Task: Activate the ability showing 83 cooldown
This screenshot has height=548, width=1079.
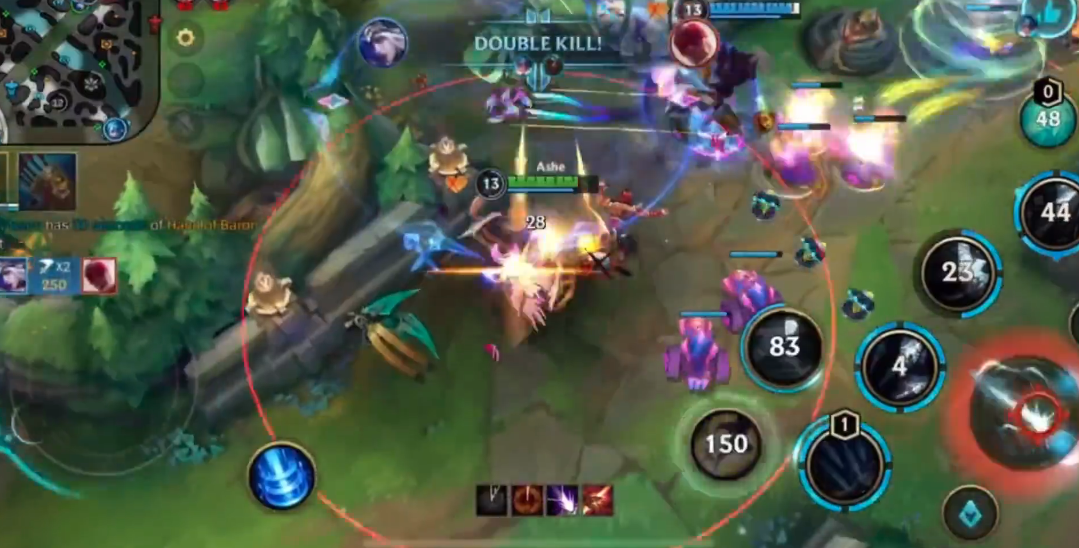Action: click(x=784, y=347)
